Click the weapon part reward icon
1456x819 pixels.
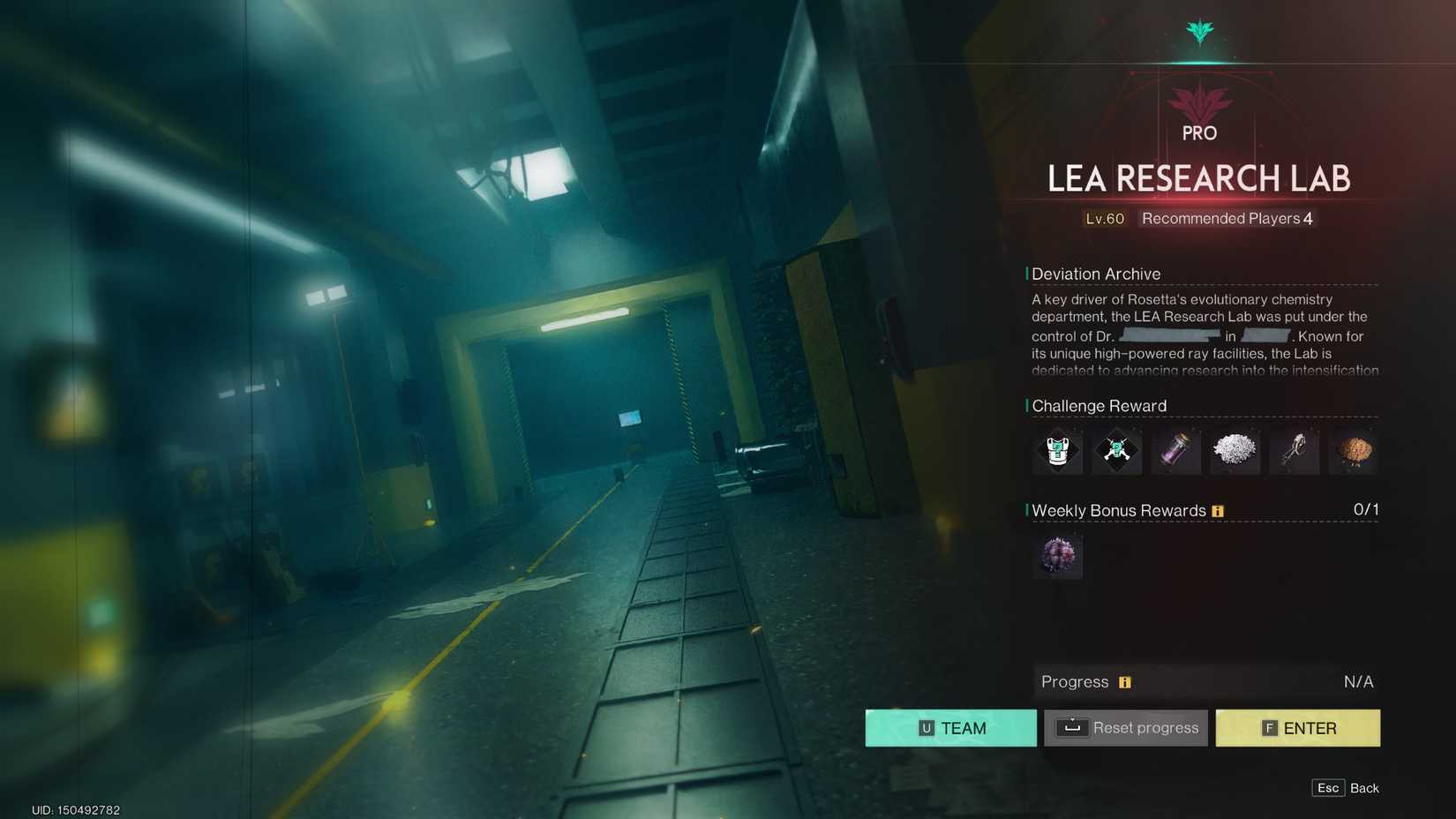coord(1294,451)
